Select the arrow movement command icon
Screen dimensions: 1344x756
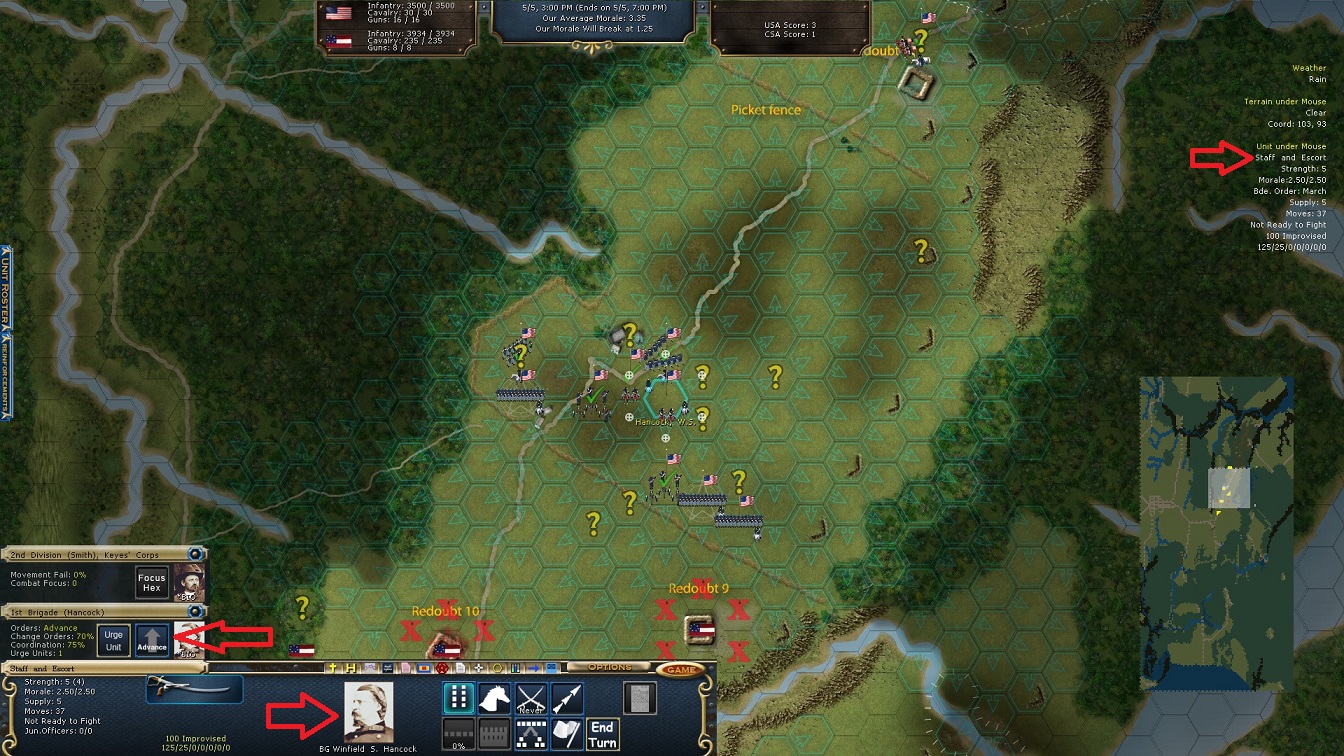tap(567, 698)
